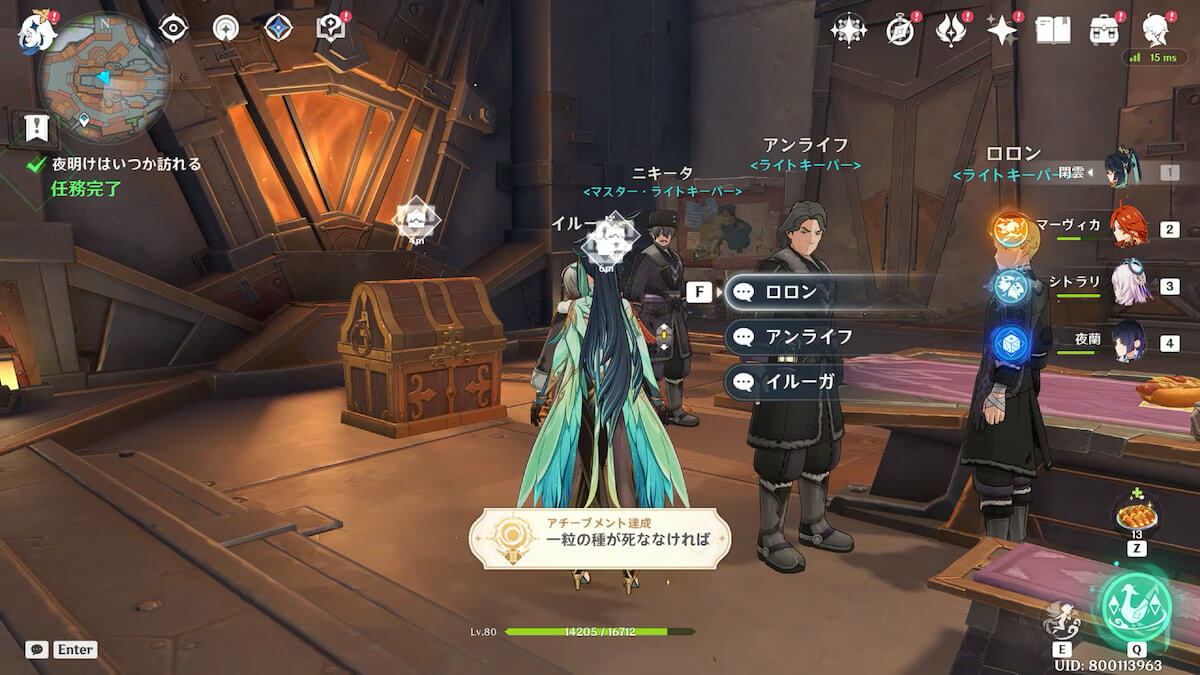Activate the green elemental burst
Viewport: 1200px width, 675px height.
click(x=1136, y=607)
